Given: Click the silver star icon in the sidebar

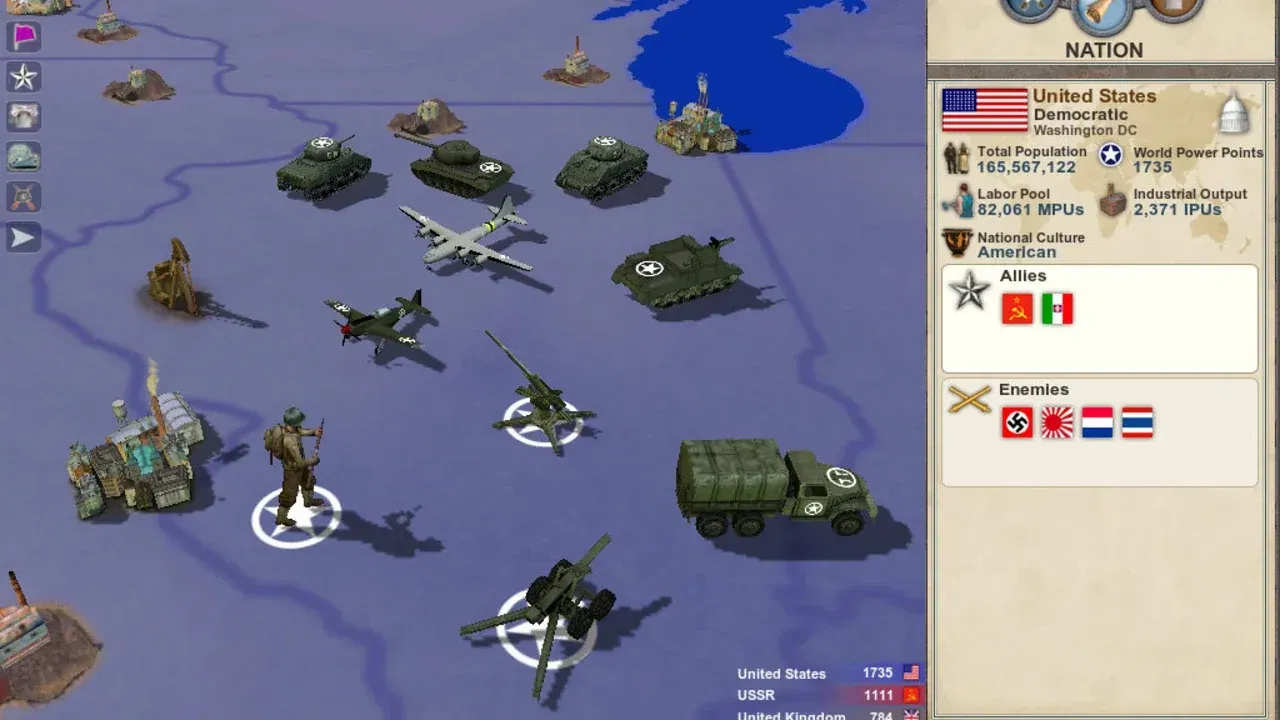Looking at the screenshot, I should tap(22, 77).
